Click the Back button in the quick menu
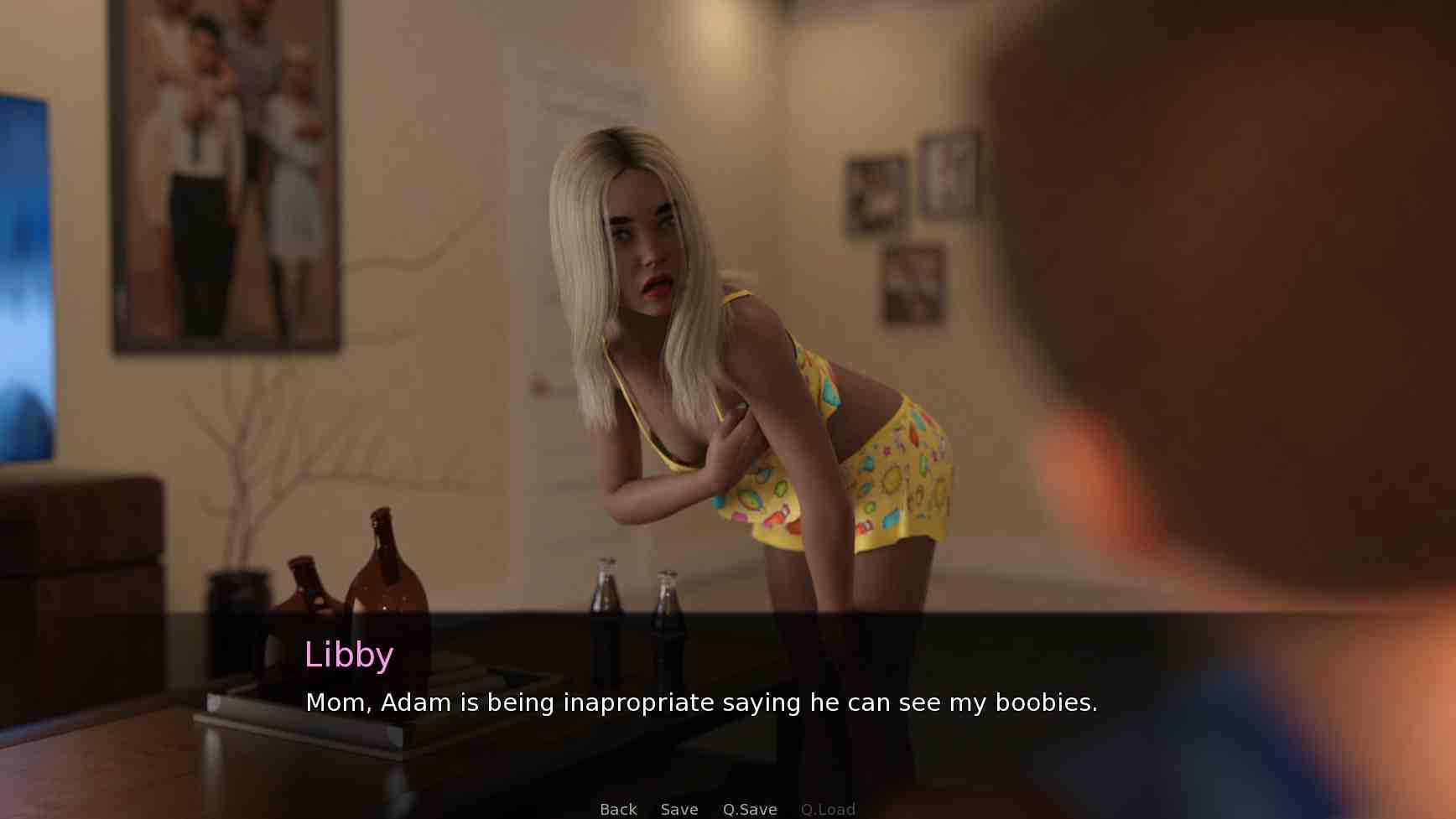 [618, 809]
